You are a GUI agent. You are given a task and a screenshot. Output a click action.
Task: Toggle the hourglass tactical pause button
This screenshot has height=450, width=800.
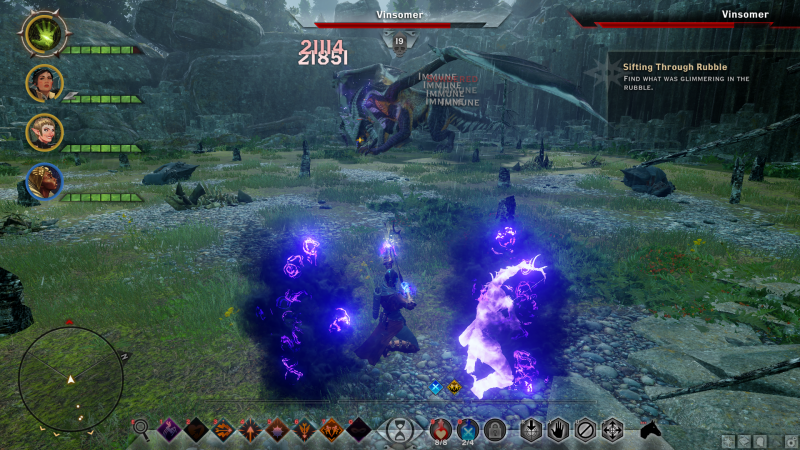[400, 430]
